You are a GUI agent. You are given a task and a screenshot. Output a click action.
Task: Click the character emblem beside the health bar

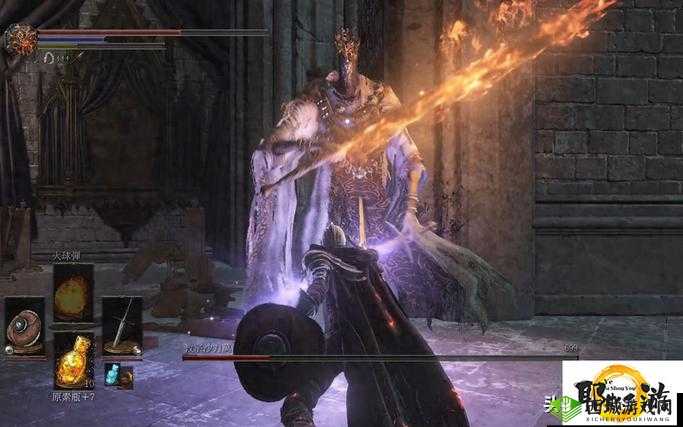click(21, 39)
